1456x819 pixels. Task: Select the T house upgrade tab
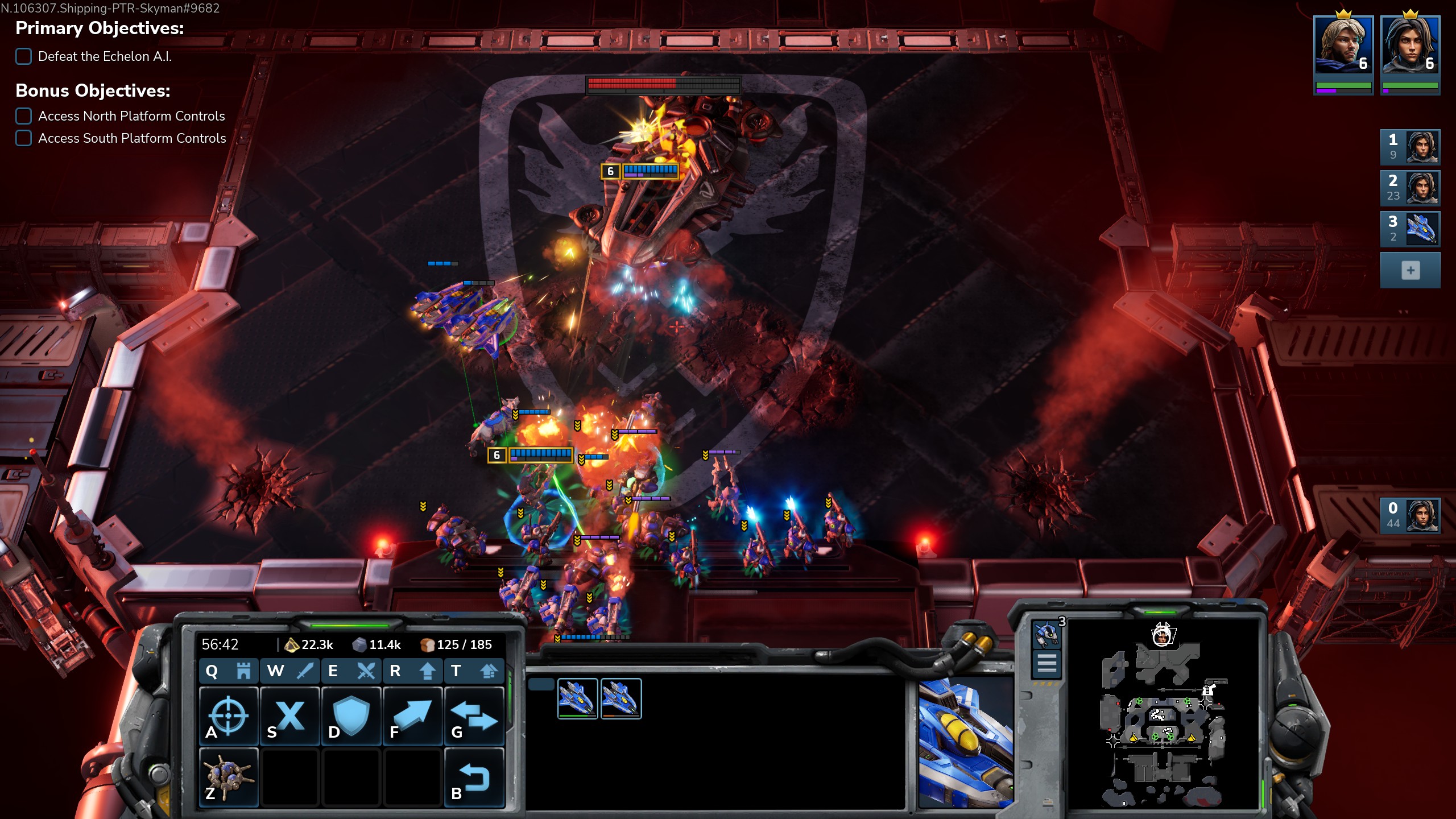click(474, 671)
